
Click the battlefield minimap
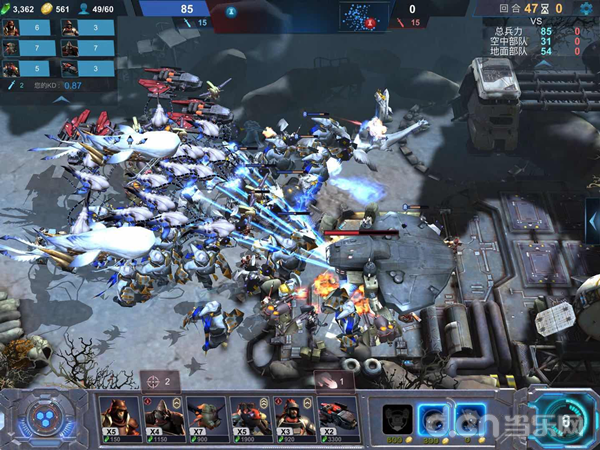pyautogui.click(x=363, y=14)
